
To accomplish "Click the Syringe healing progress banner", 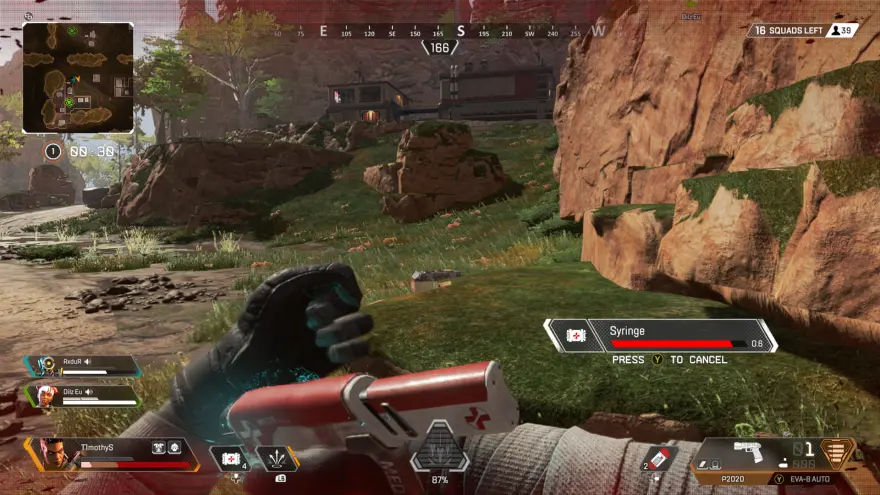I will [660, 335].
